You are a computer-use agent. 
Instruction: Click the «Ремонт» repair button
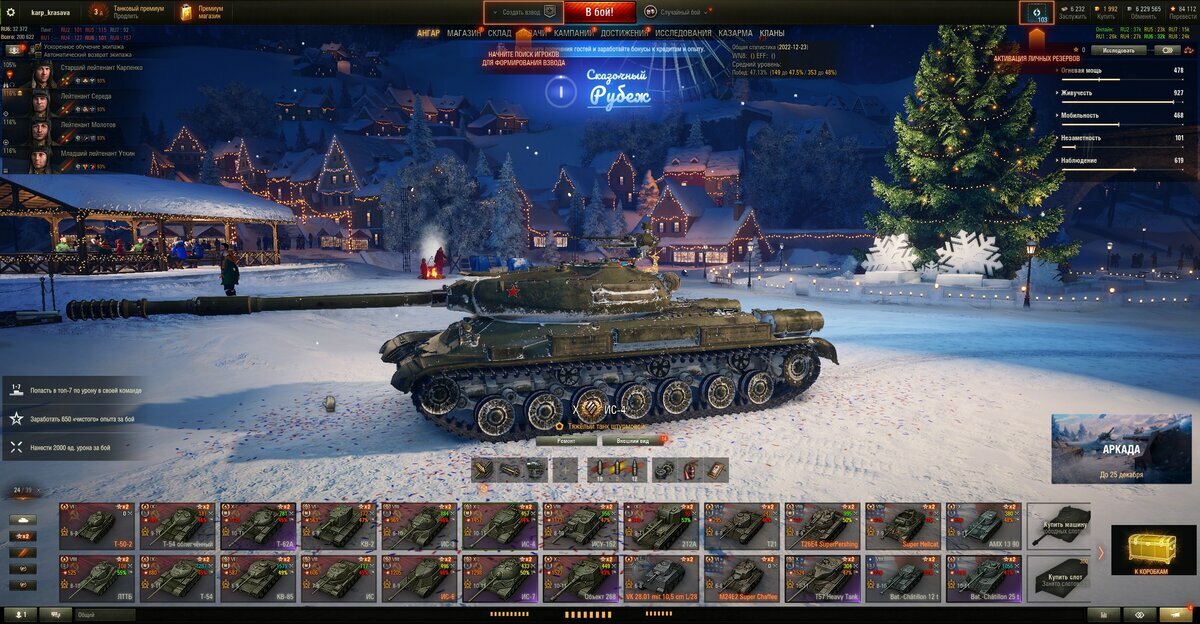pos(565,440)
